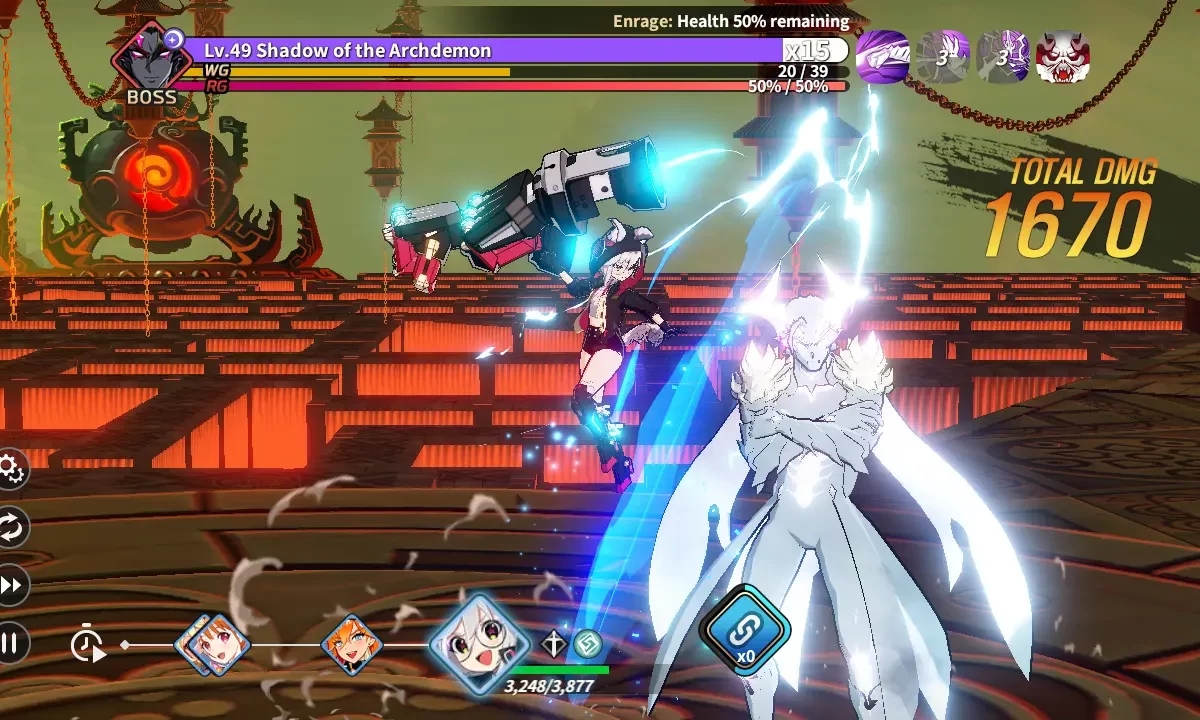View the purple slash boss skill icon

(x=883, y=57)
